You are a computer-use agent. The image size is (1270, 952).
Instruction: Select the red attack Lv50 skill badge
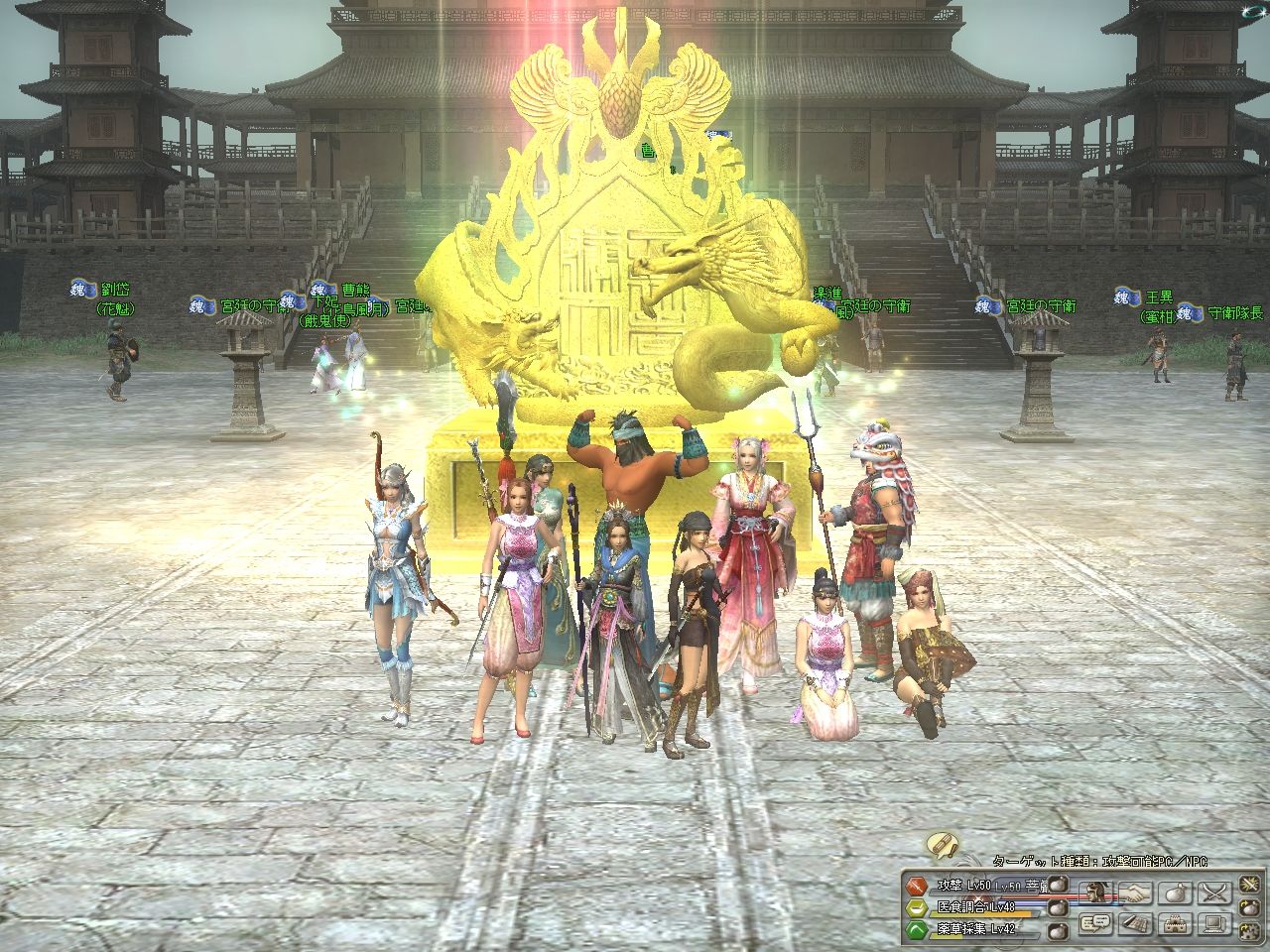tap(918, 884)
